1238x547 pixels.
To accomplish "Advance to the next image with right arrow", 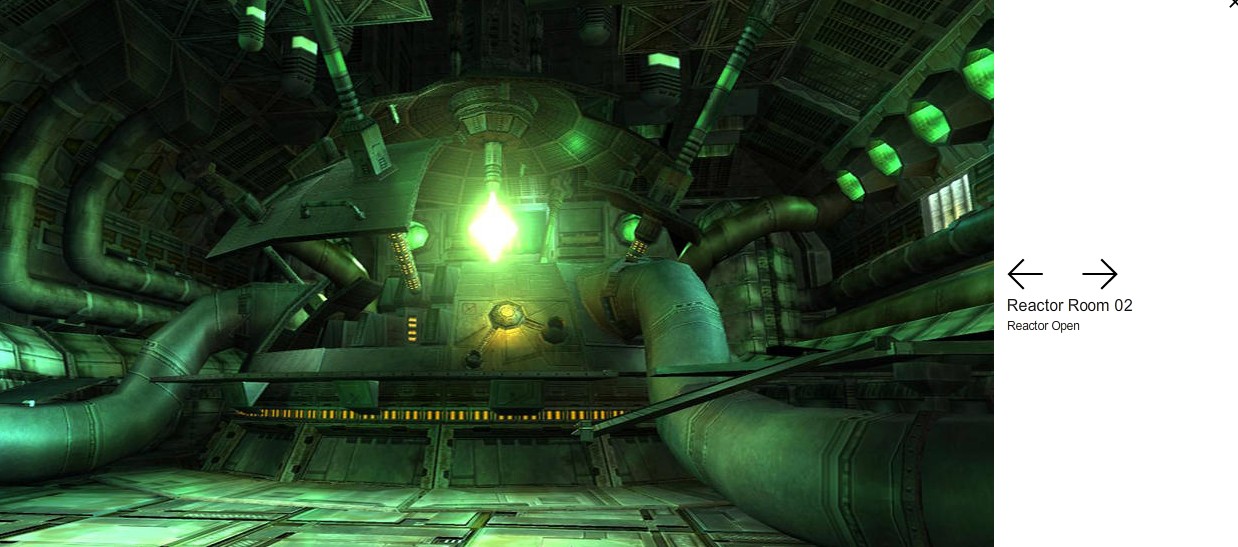I will click(1099, 274).
